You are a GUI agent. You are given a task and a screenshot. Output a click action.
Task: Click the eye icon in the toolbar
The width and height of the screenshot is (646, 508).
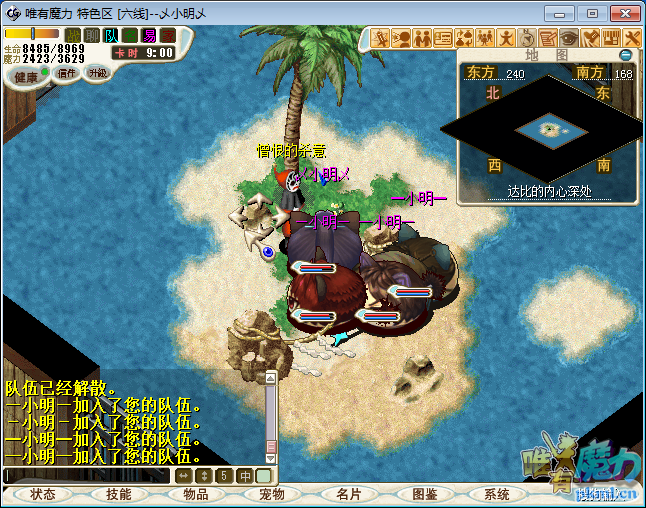tap(568, 38)
